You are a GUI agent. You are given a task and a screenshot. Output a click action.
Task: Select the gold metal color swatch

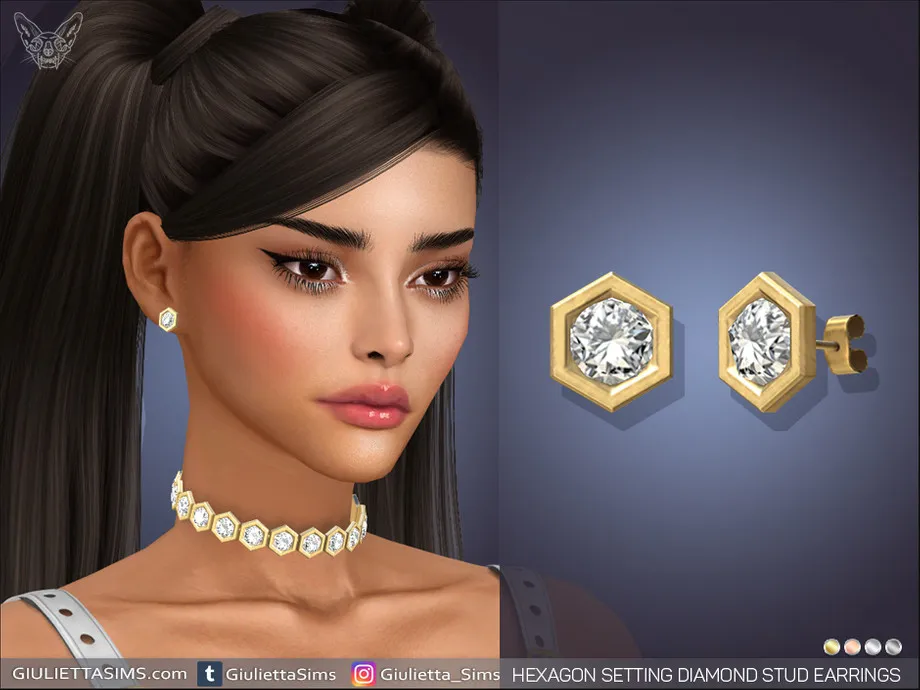[831, 646]
